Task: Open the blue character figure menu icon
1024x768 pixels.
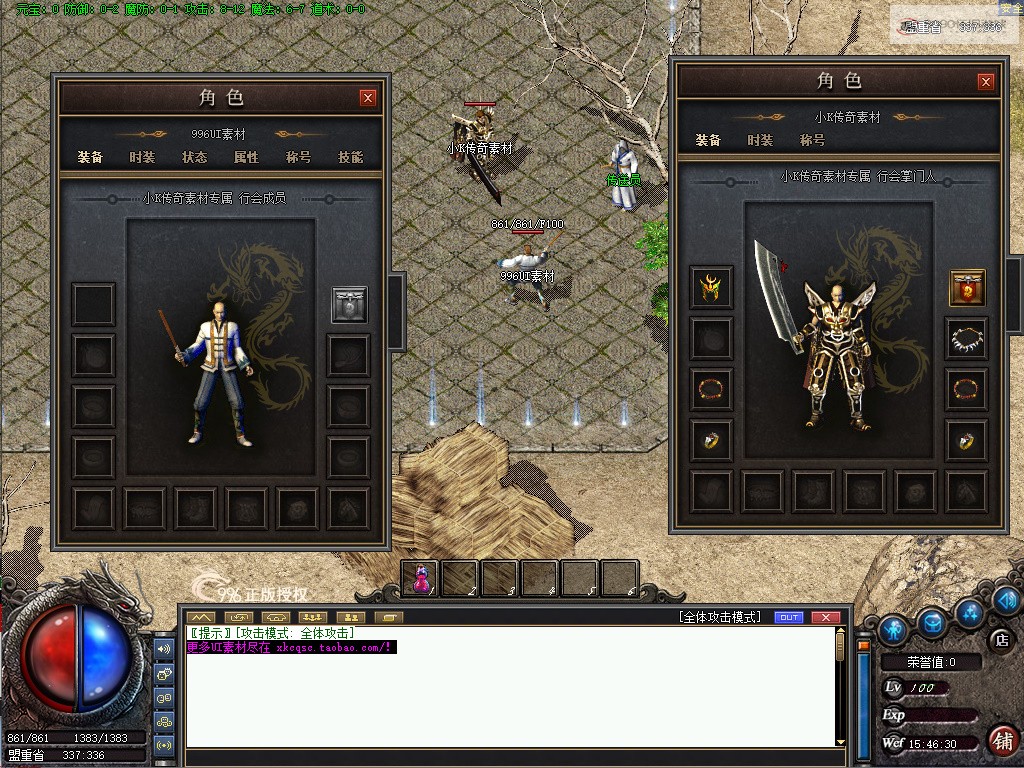Action: (x=894, y=629)
